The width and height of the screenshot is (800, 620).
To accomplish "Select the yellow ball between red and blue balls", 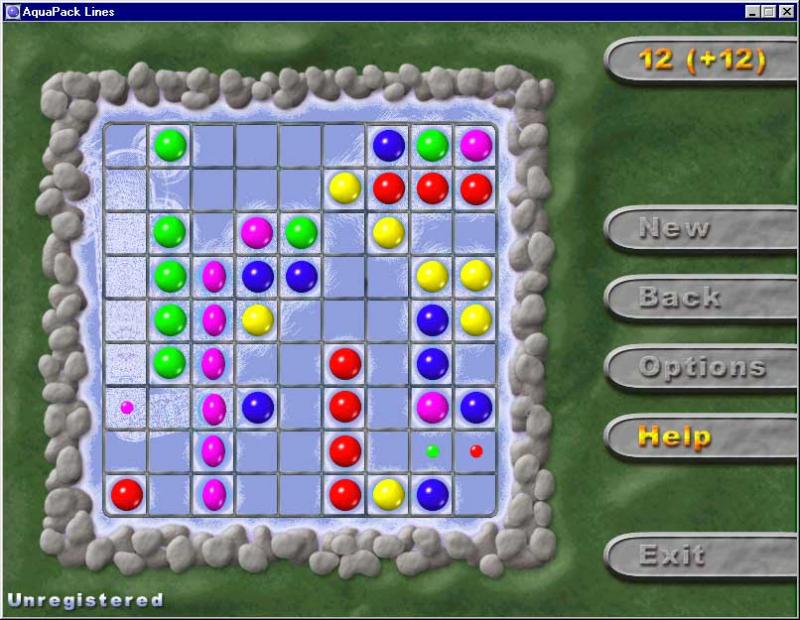I will (388, 493).
